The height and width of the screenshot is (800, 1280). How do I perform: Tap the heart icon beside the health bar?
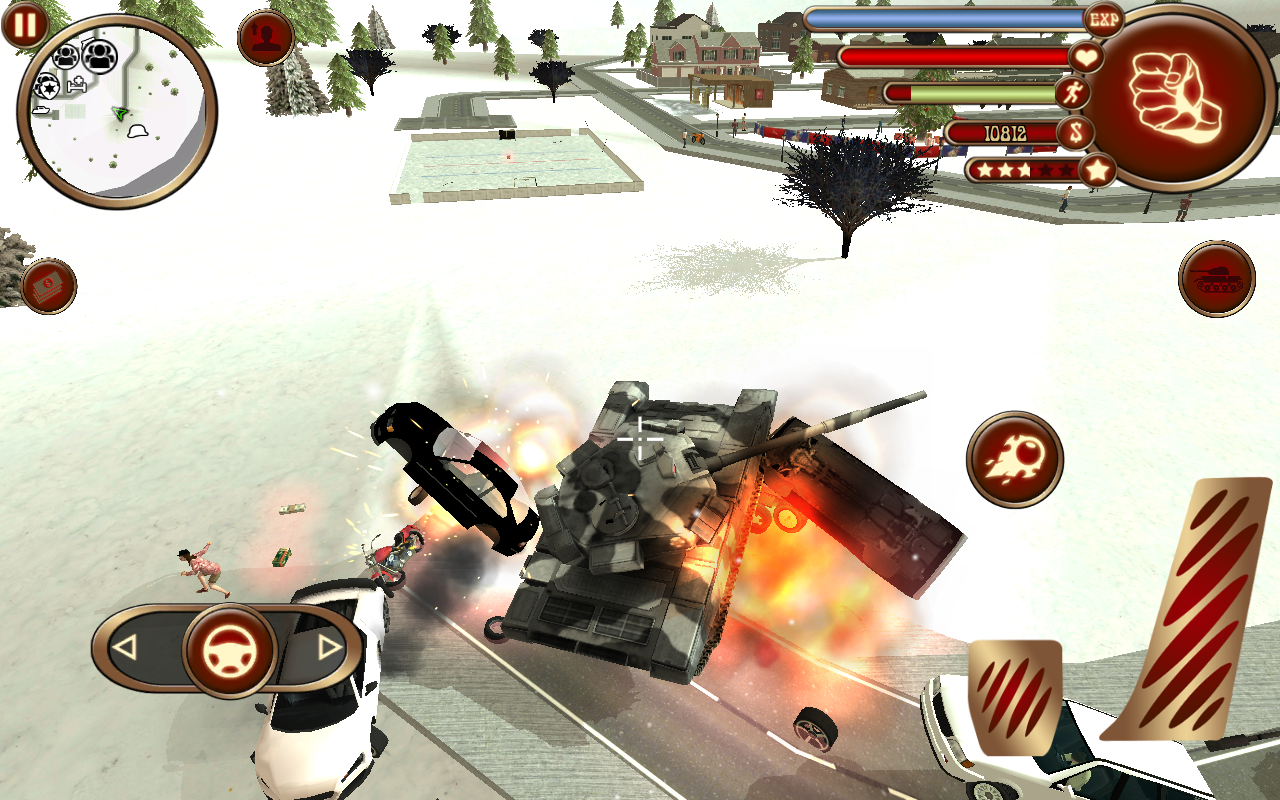pyautogui.click(x=1089, y=58)
